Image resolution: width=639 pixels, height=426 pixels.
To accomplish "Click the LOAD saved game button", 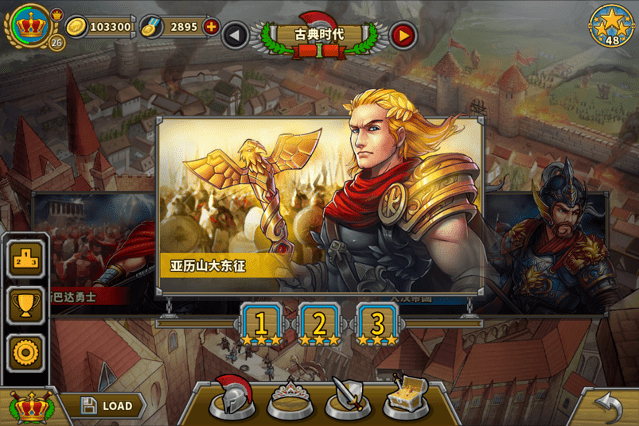I will coord(105,406).
